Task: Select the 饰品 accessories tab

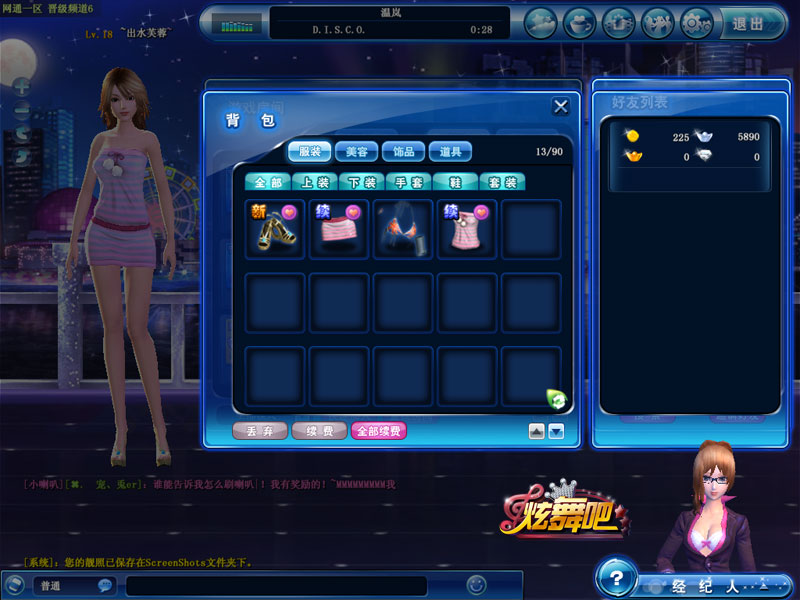Action: point(404,152)
